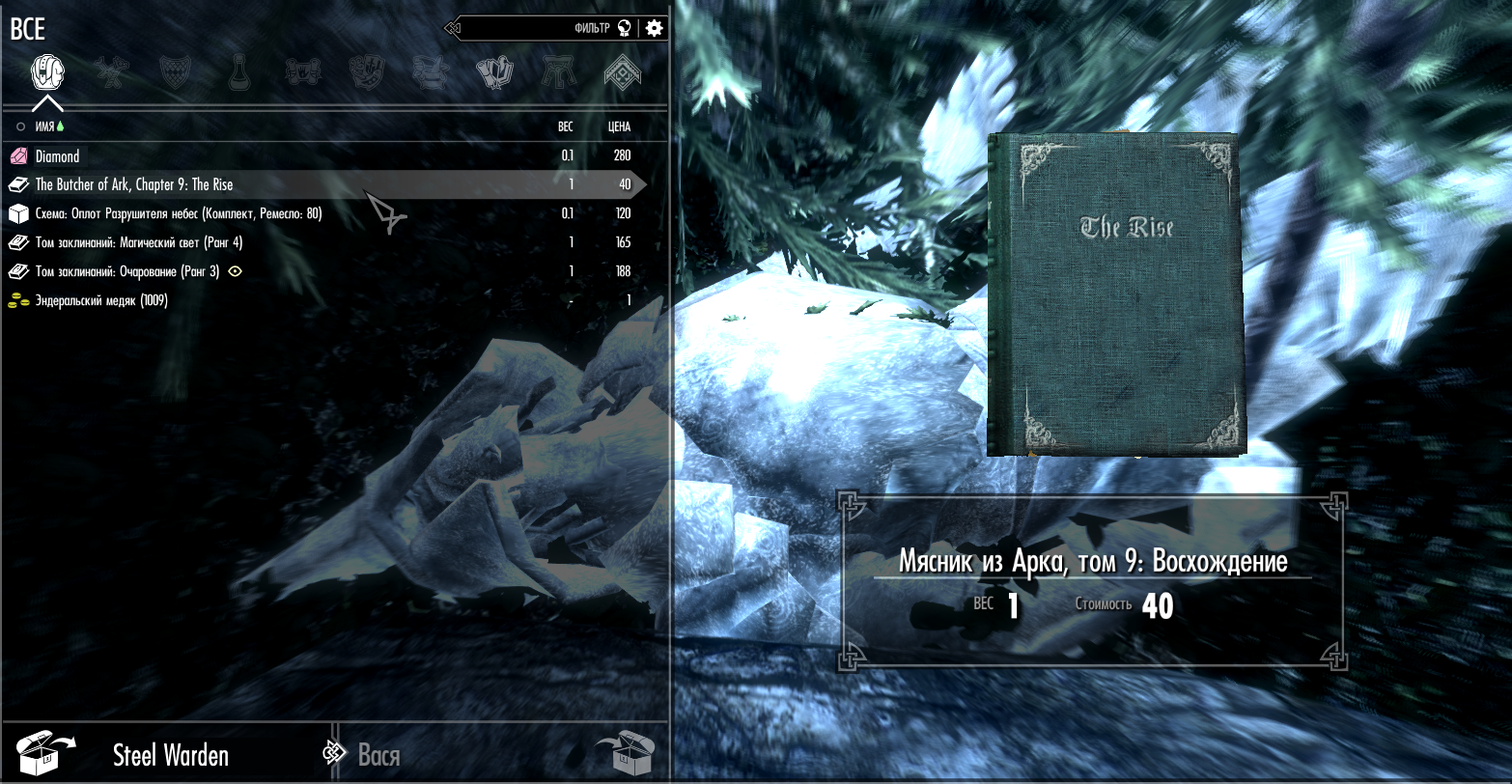Show the food category tab

(367, 71)
